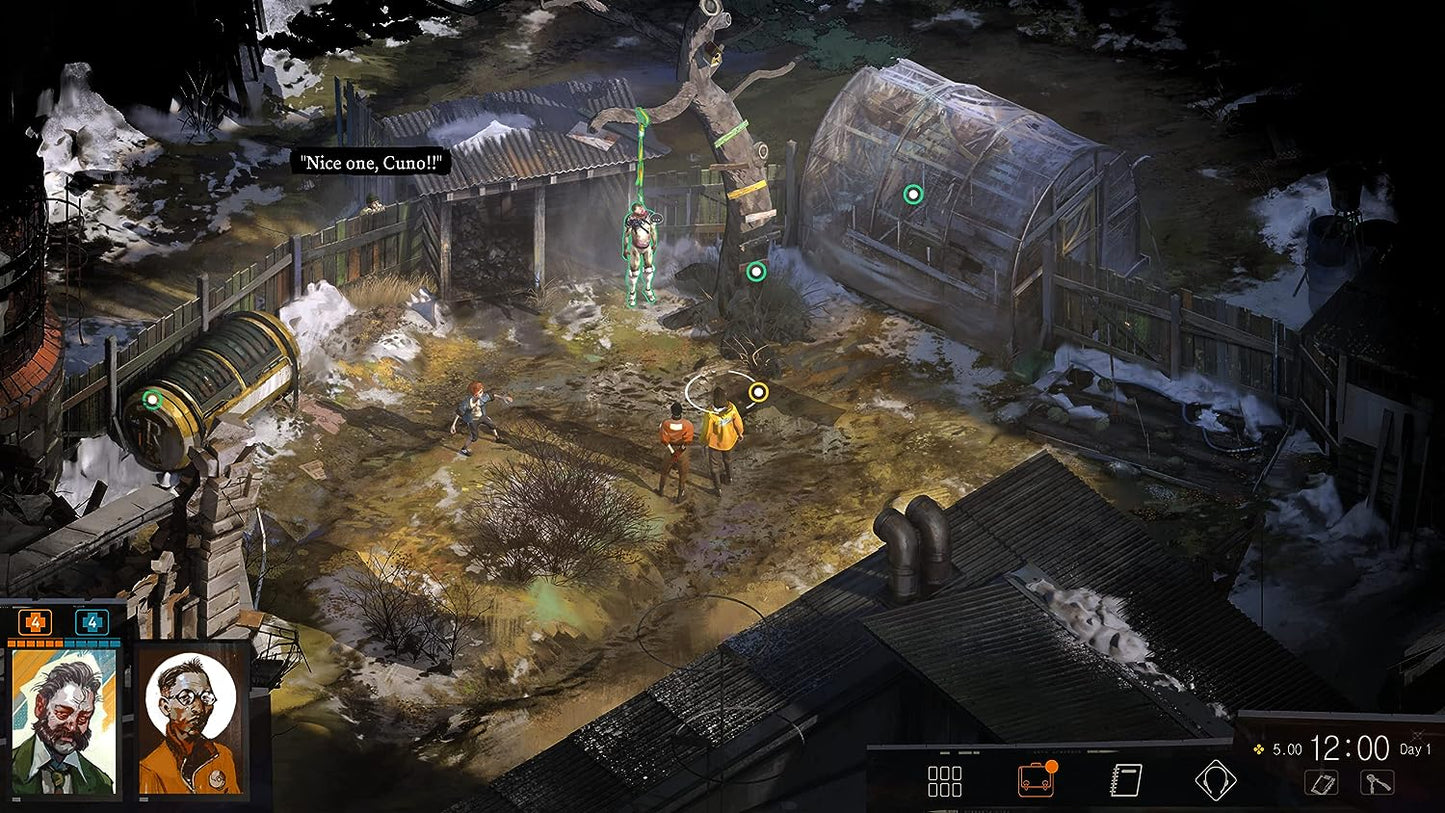Open the Thought Cabinet head icon

1216,780
